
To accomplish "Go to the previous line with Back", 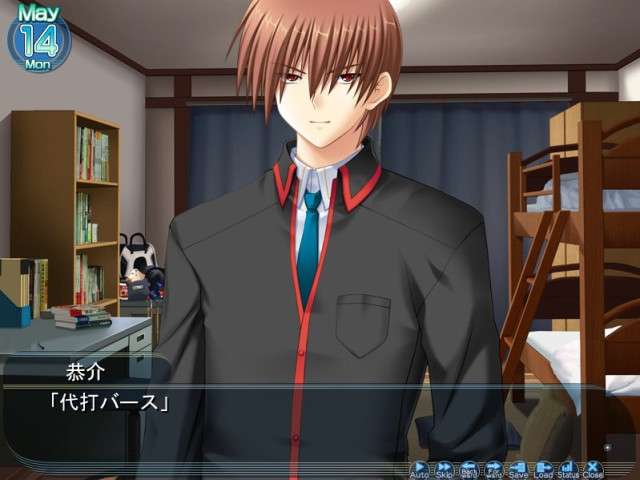I will click(469, 468).
